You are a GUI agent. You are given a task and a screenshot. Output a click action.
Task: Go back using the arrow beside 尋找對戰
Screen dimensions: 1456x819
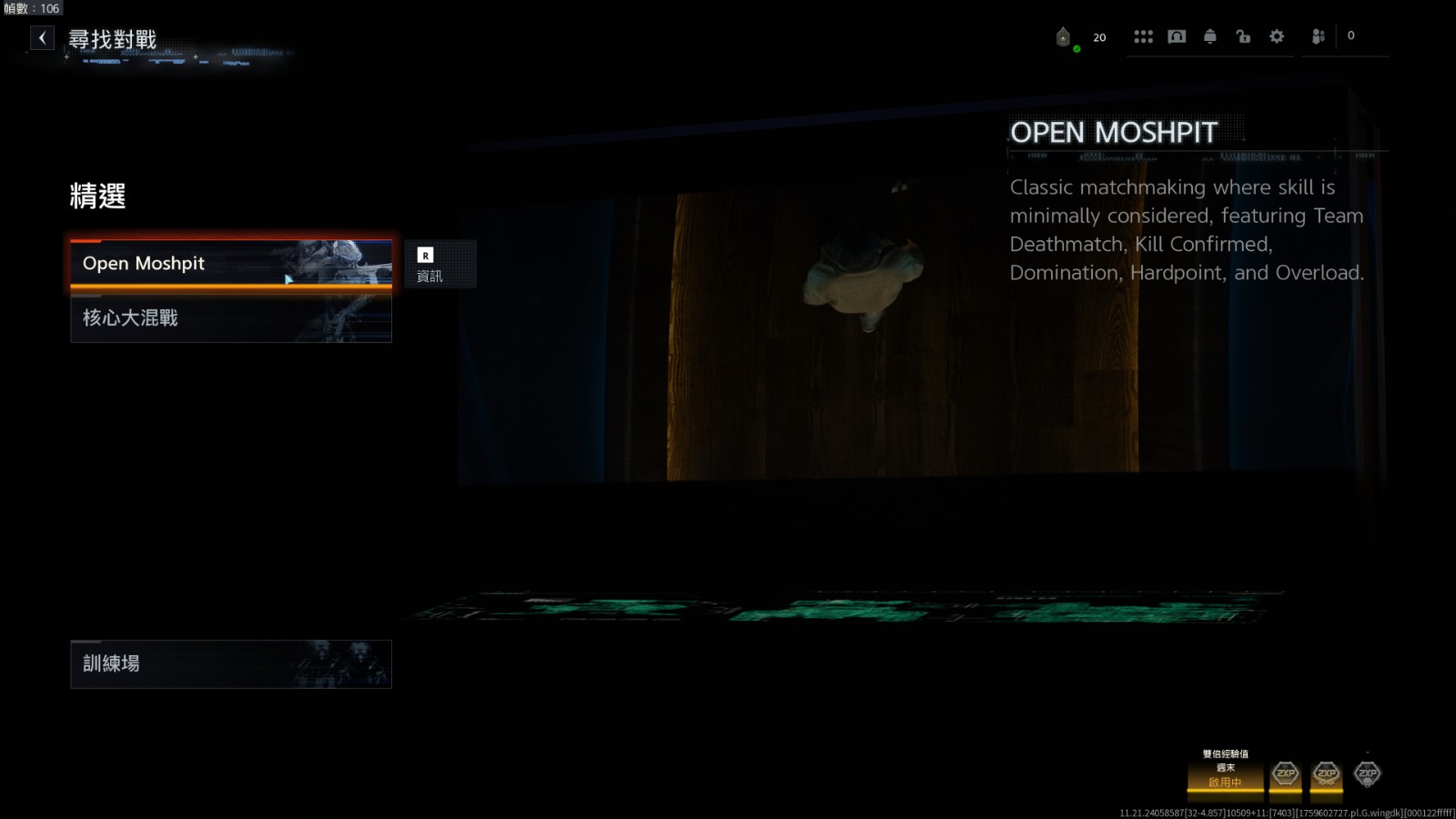click(x=42, y=38)
